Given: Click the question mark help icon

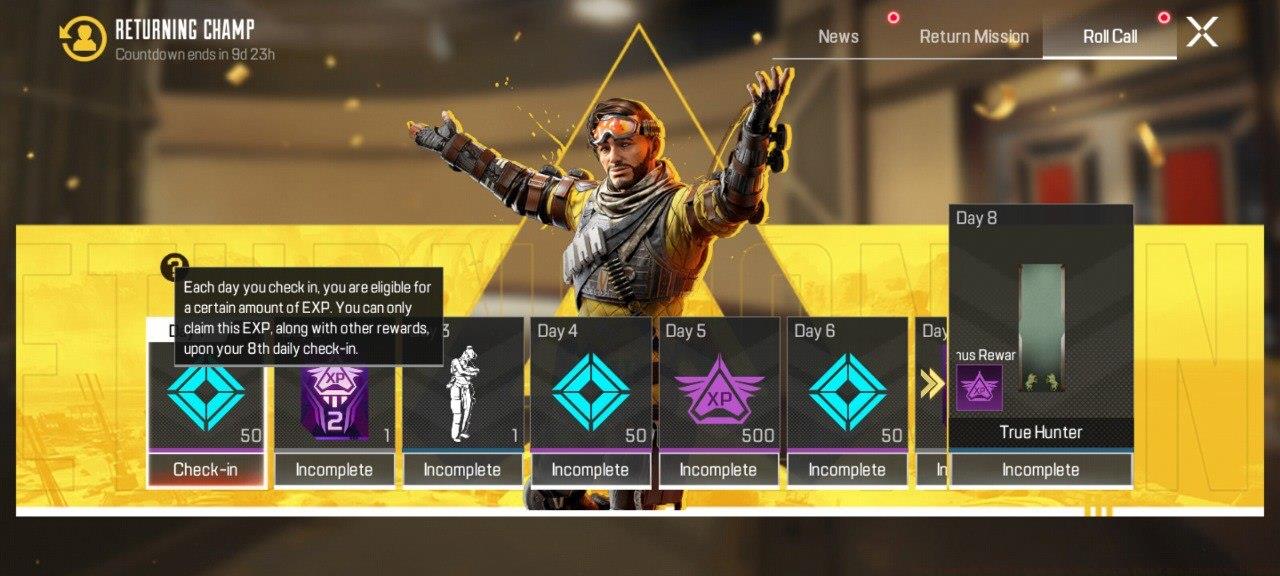Looking at the screenshot, I should 174,268.
